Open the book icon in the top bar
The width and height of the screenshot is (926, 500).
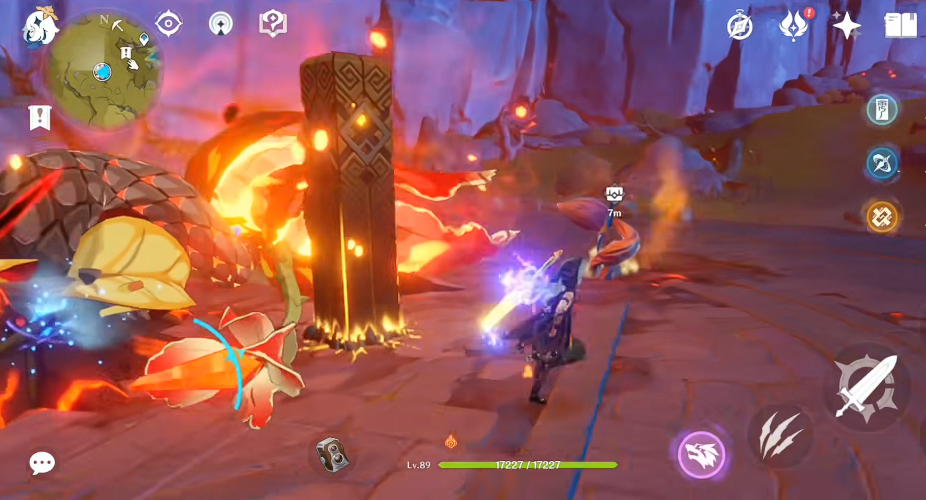900,26
